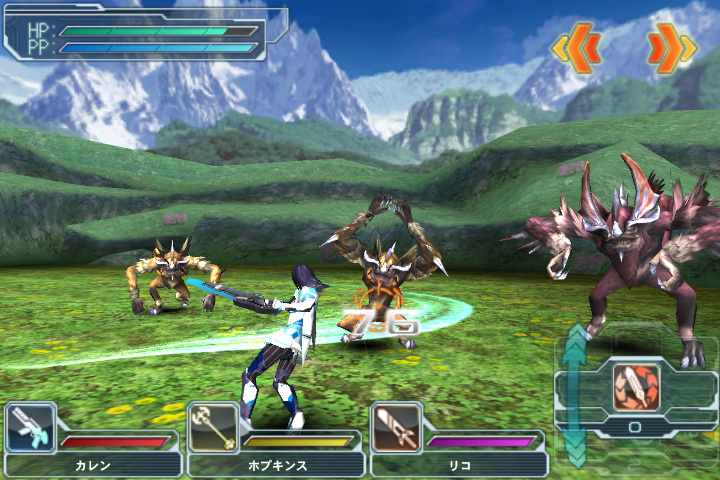The height and width of the screenshot is (480, 720).
Task: Tap the right orange double-arrow button
Action: click(671, 46)
